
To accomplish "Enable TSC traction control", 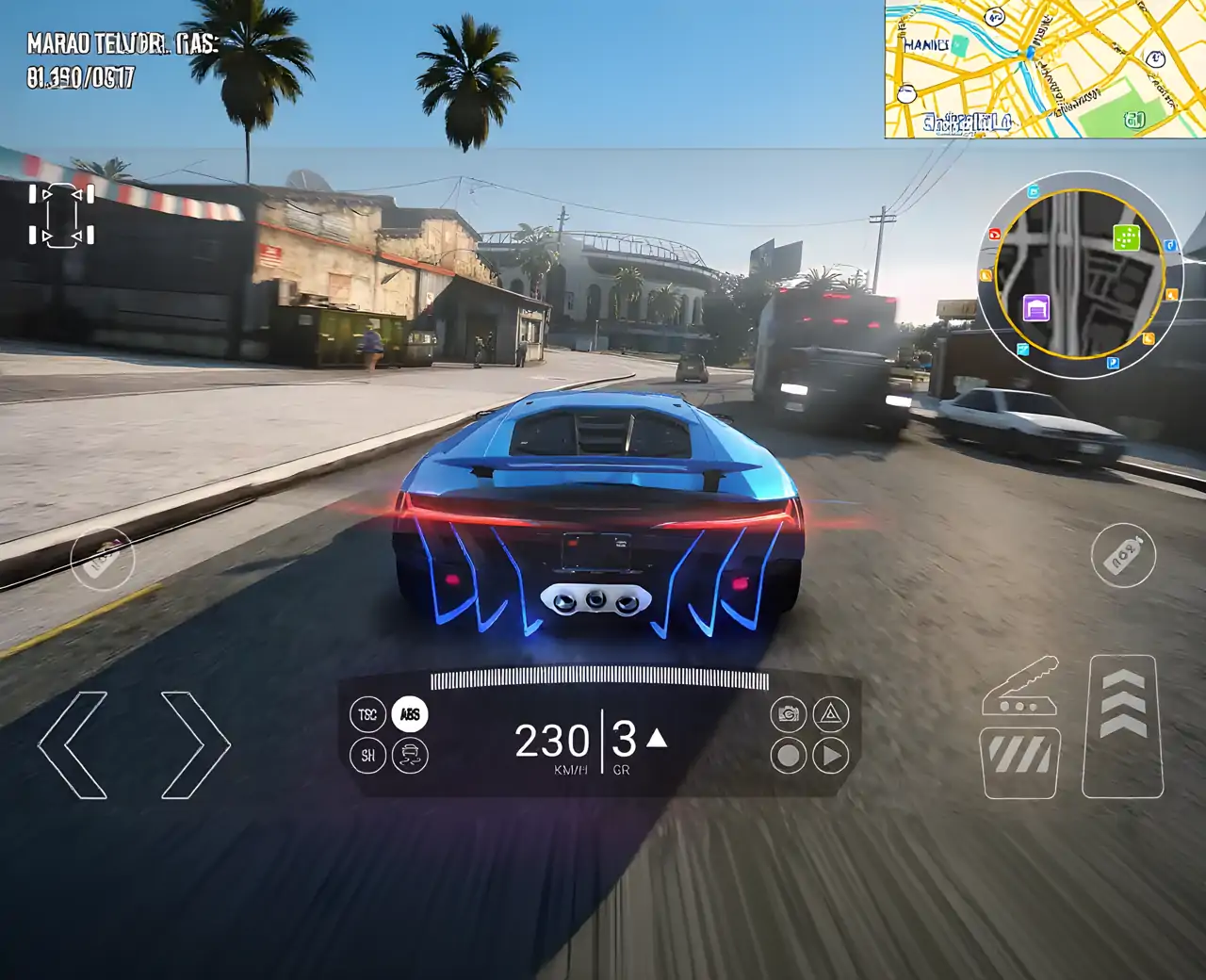I will [x=367, y=713].
